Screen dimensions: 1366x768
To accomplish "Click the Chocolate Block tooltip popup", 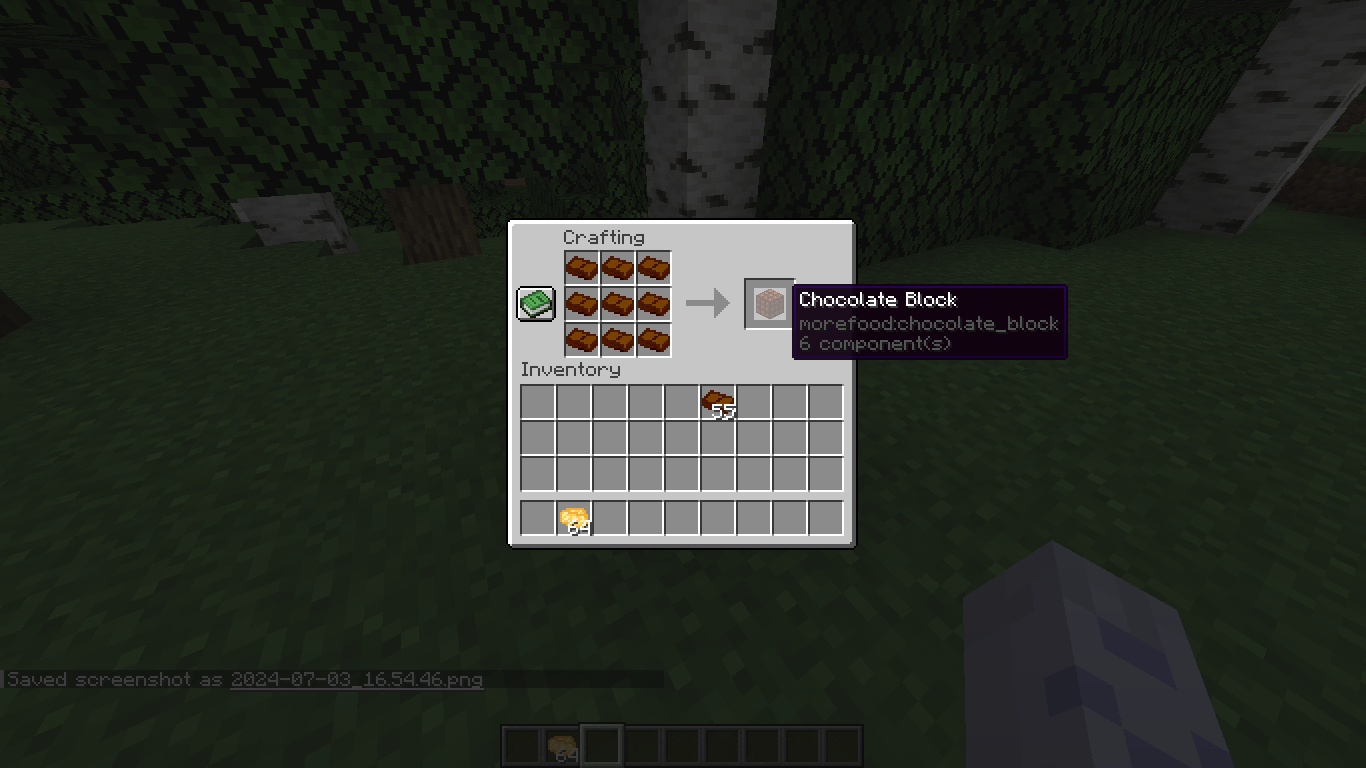I will pyautogui.click(x=930, y=321).
